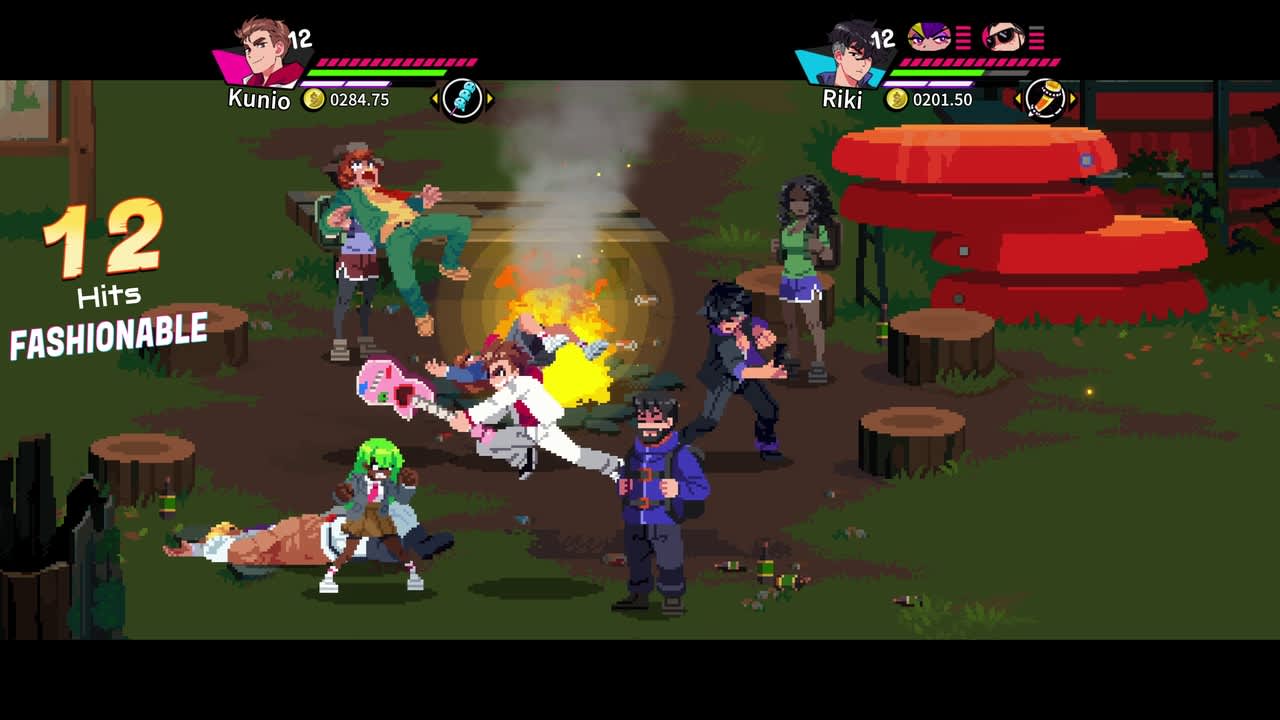Select Riki's equipped energy drink item icon
1280x720 pixels.
pyautogui.click(x=1048, y=97)
